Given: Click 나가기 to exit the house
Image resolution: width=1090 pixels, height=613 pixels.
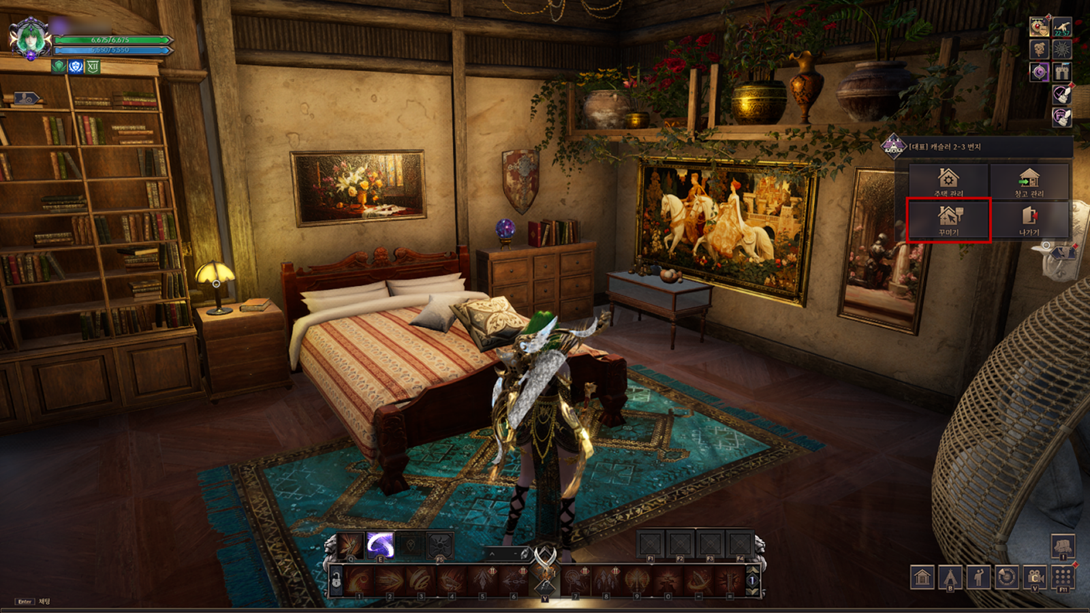Looking at the screenshot, I should pyautogui.click(x=1029, y=219).
